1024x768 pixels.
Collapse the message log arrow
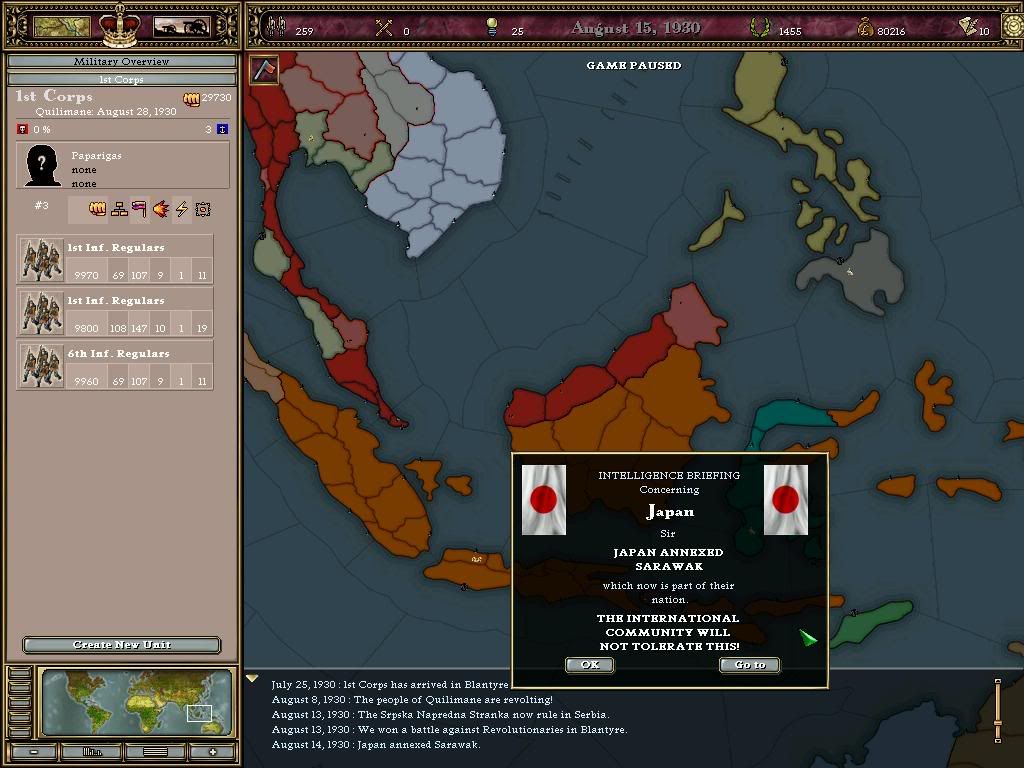coord(253,679)
